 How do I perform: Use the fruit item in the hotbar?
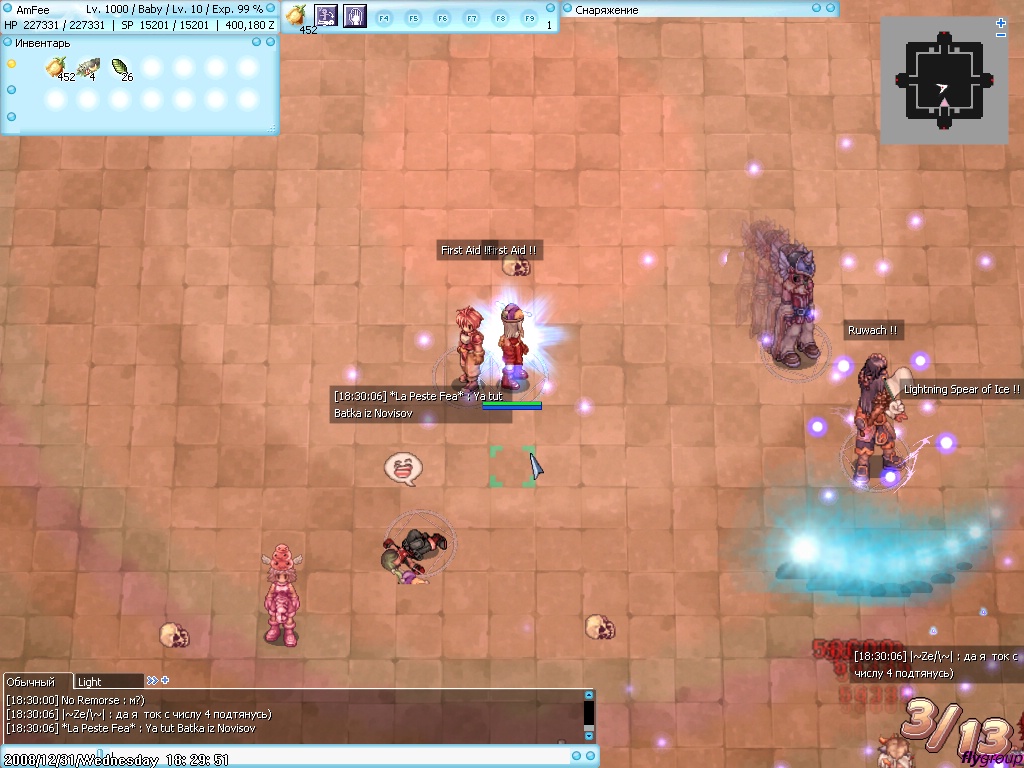click(297, 15)
